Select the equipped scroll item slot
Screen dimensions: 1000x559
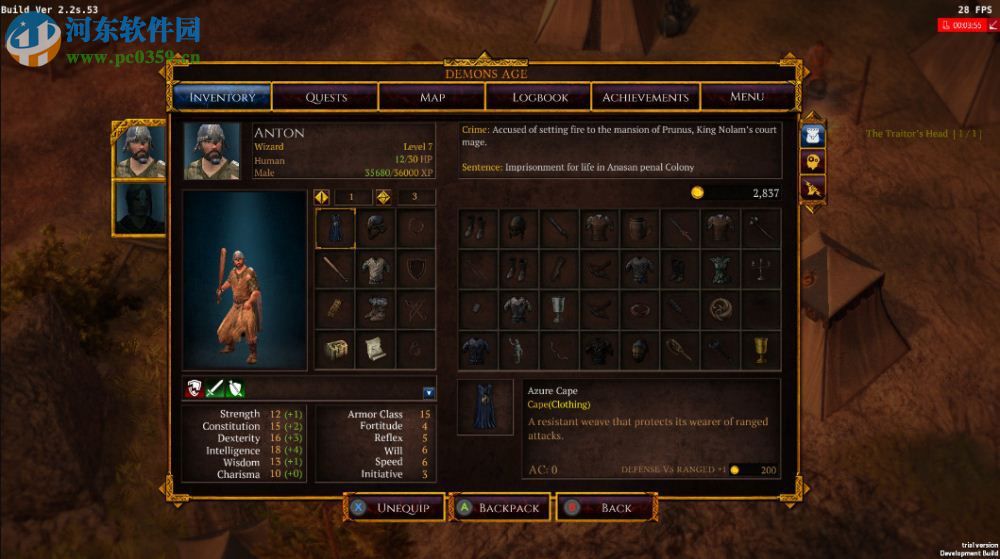coord(376,349)
